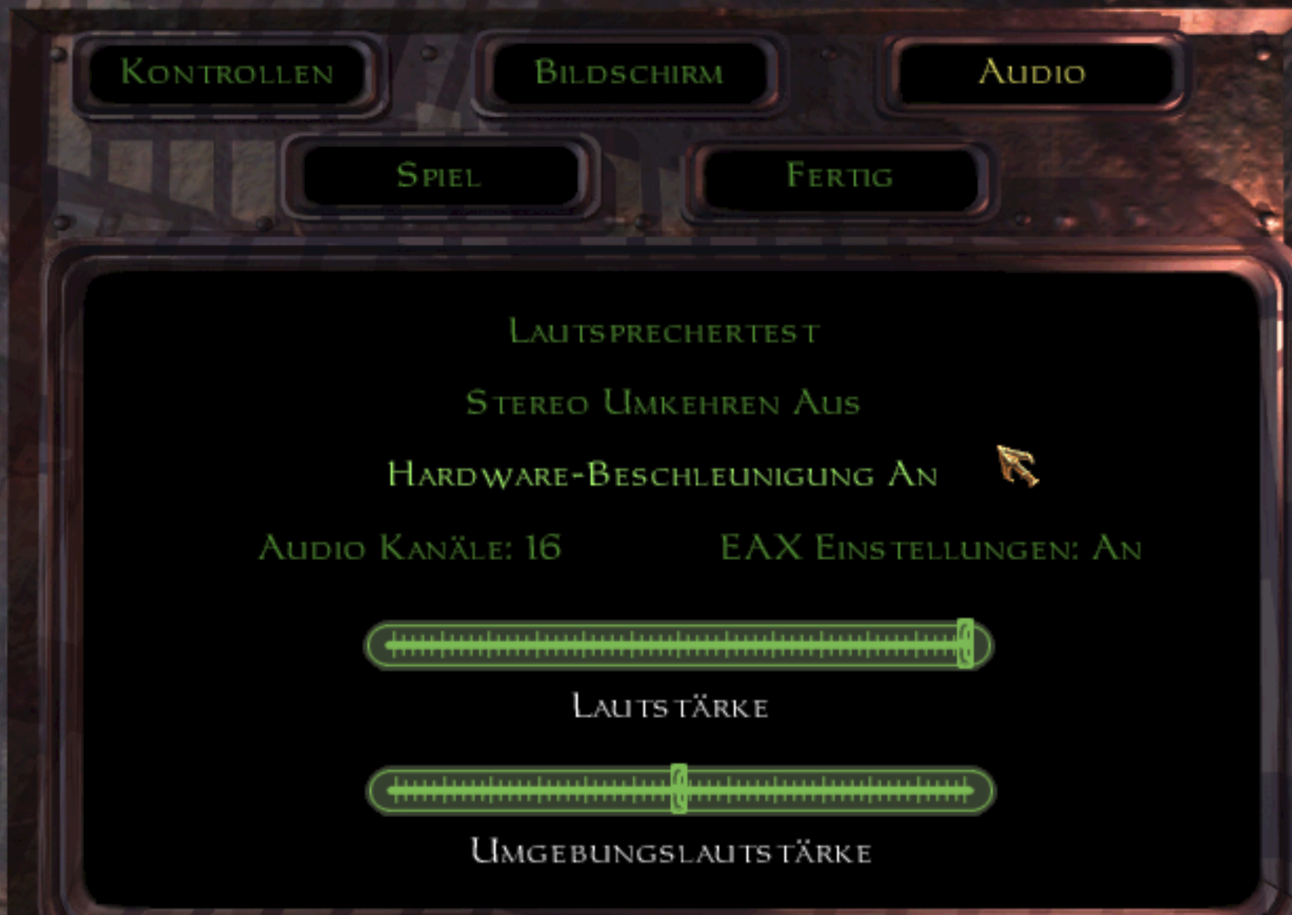Click EAX Einstellungen: An to cycle the option

pyautogui.click(x=931, y=547)
